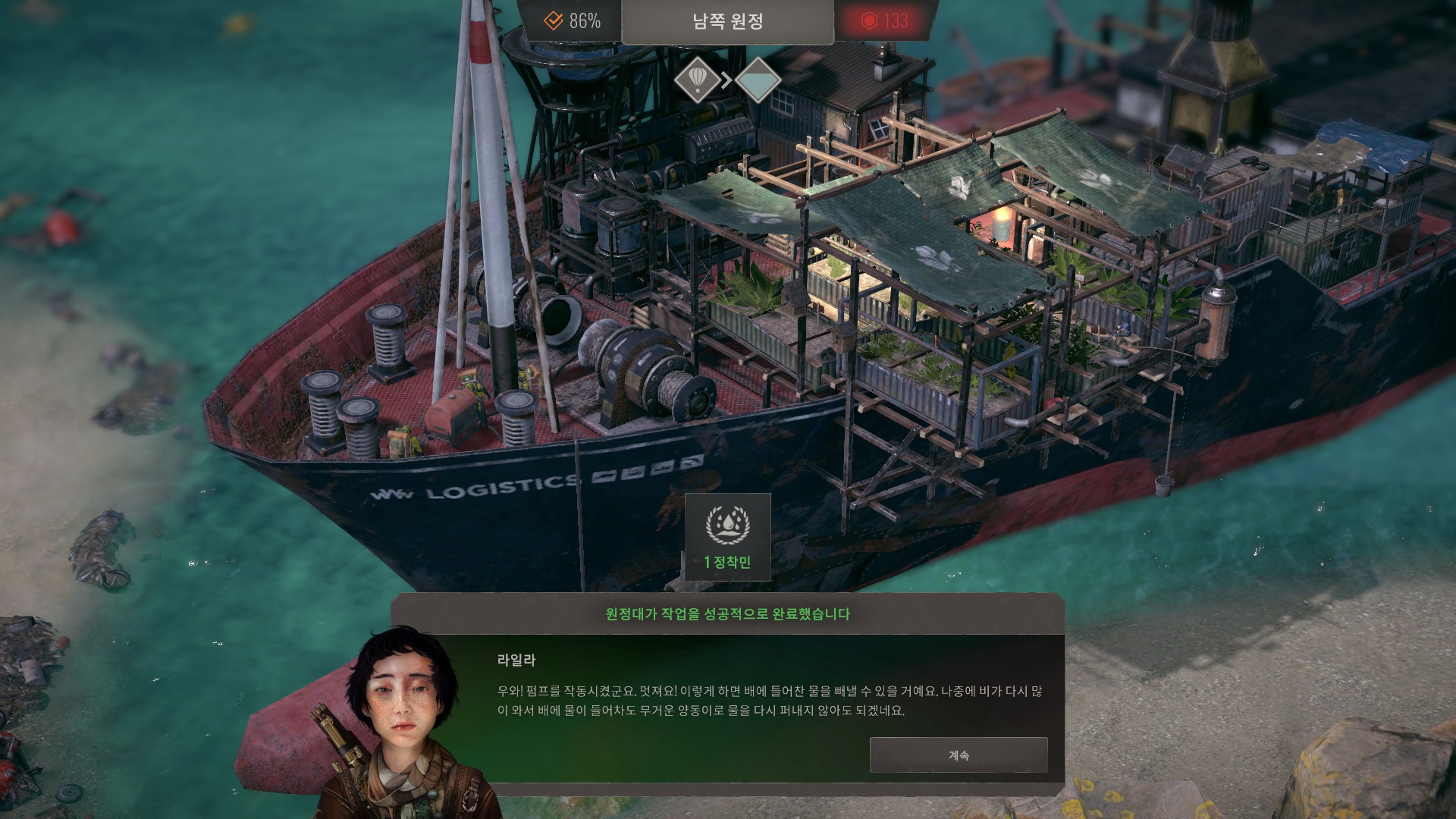
Task: Open the 남쪽 원정 expedition title panel
Action: [x=727, y=22]
